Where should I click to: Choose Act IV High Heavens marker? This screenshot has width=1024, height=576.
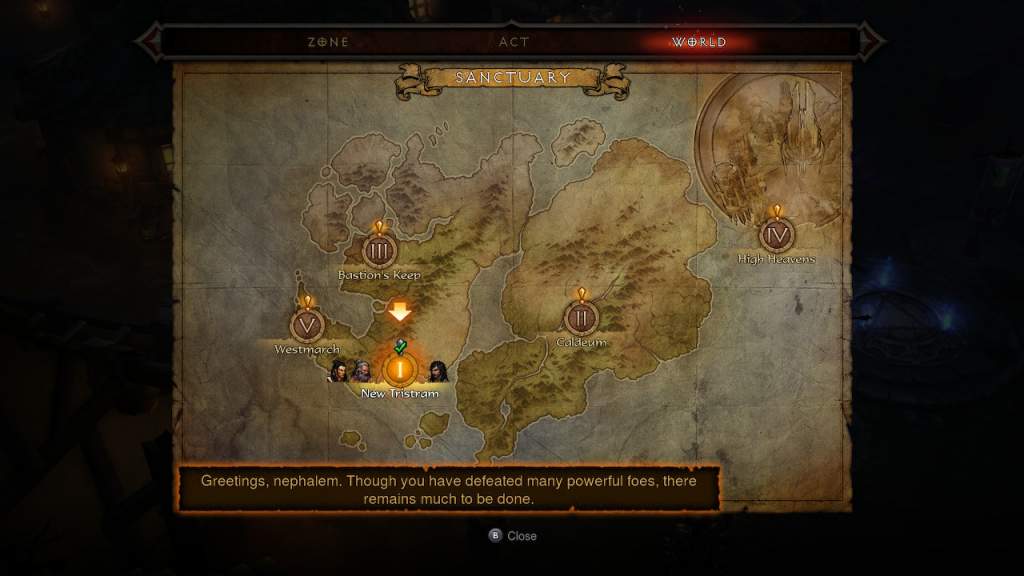tap(776, 235)
